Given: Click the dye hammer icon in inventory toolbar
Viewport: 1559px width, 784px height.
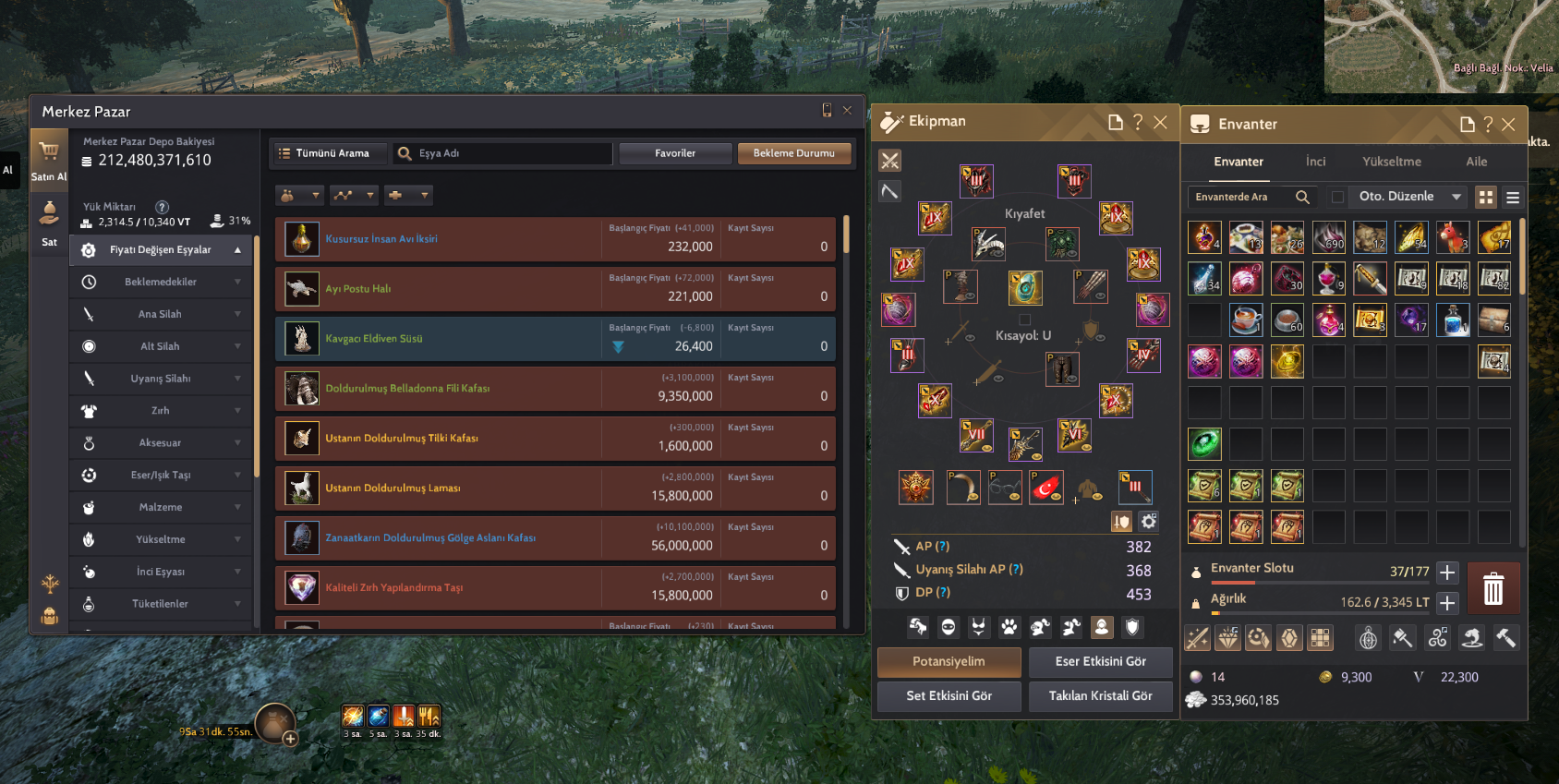Looking at the screenshot, I should [x=1402, y=637].
